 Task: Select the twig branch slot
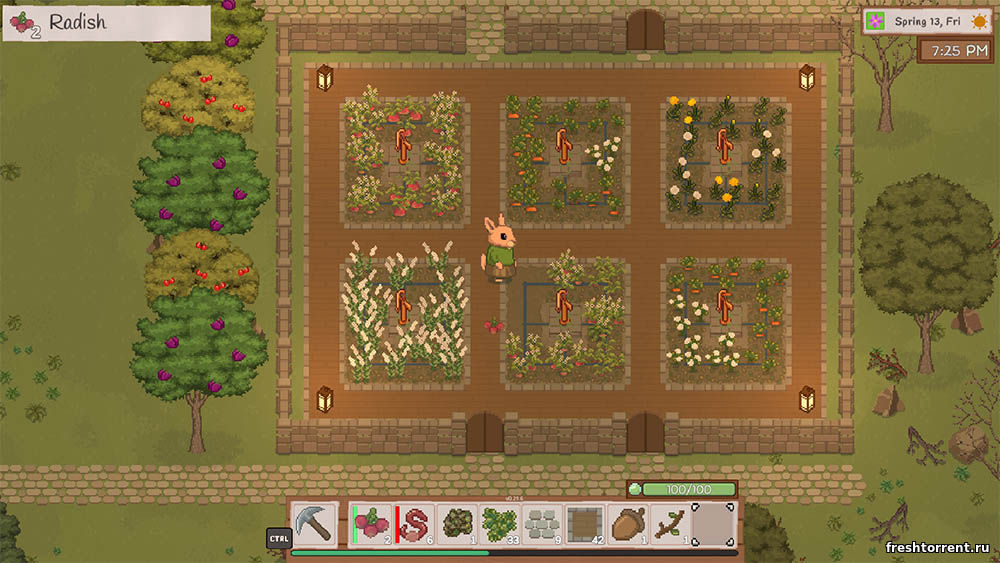click(669, 524)
